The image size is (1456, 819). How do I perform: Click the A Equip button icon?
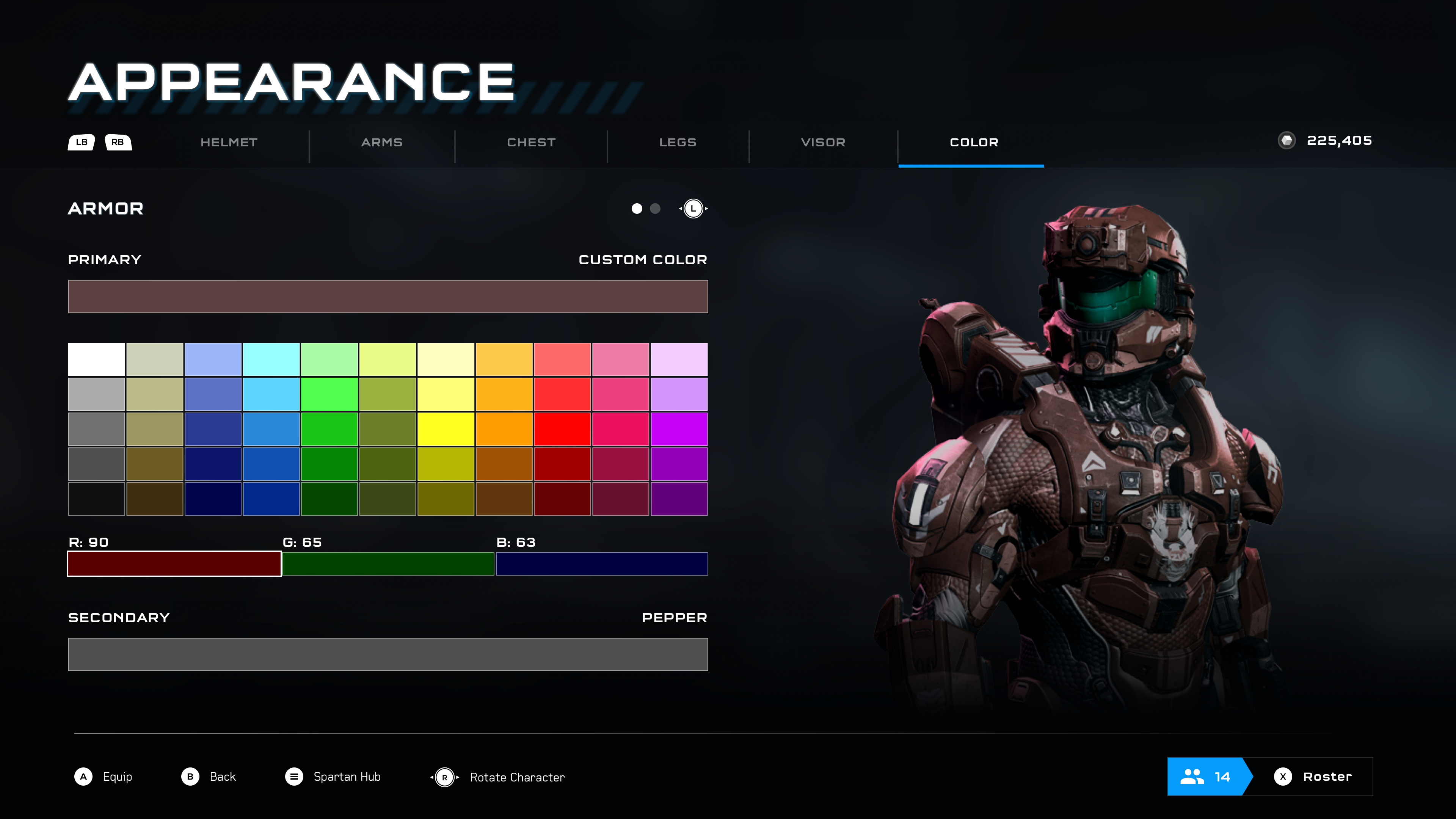pos(84,777)
